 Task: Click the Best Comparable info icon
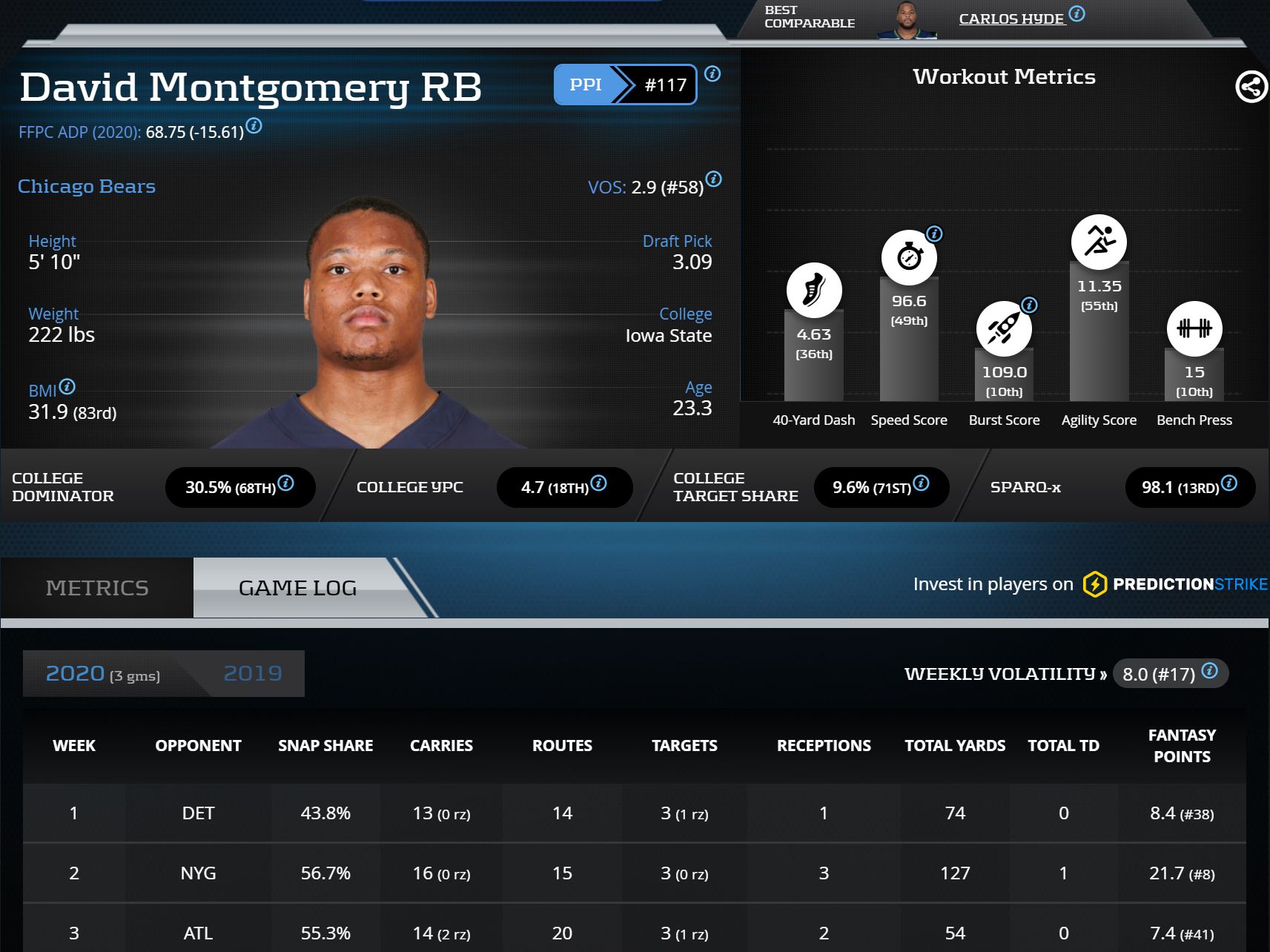(x=1077, y=13)
